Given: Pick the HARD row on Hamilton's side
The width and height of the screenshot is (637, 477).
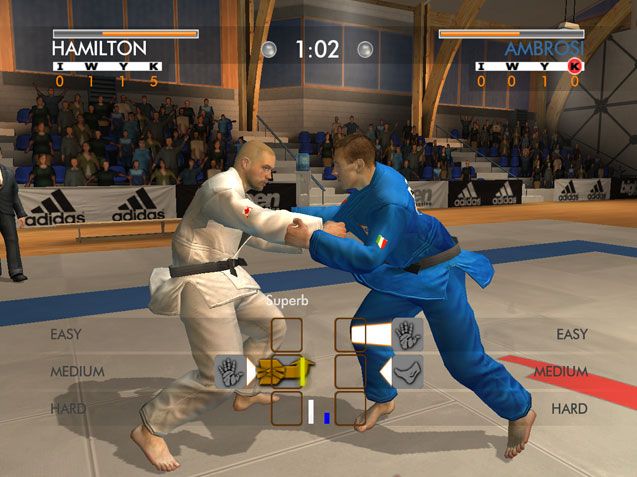Looking at the screenshot, I should pyautogui.click(x=67, y=409).
